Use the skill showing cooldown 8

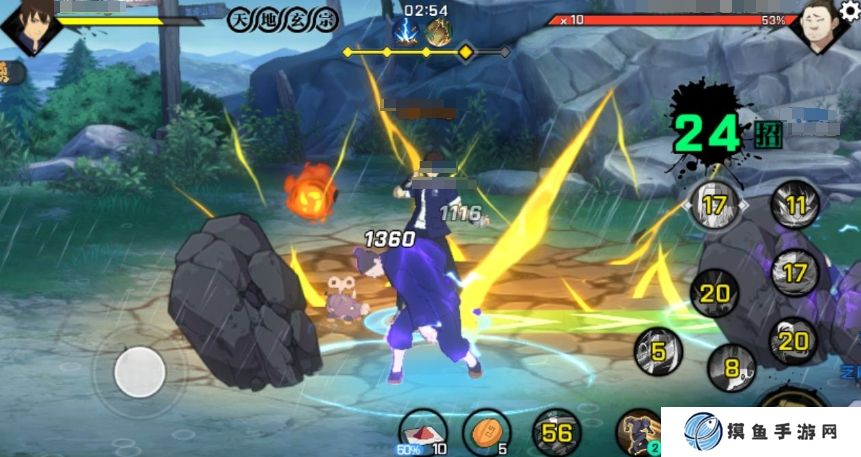pyautogui.click(x=730, y=367)
